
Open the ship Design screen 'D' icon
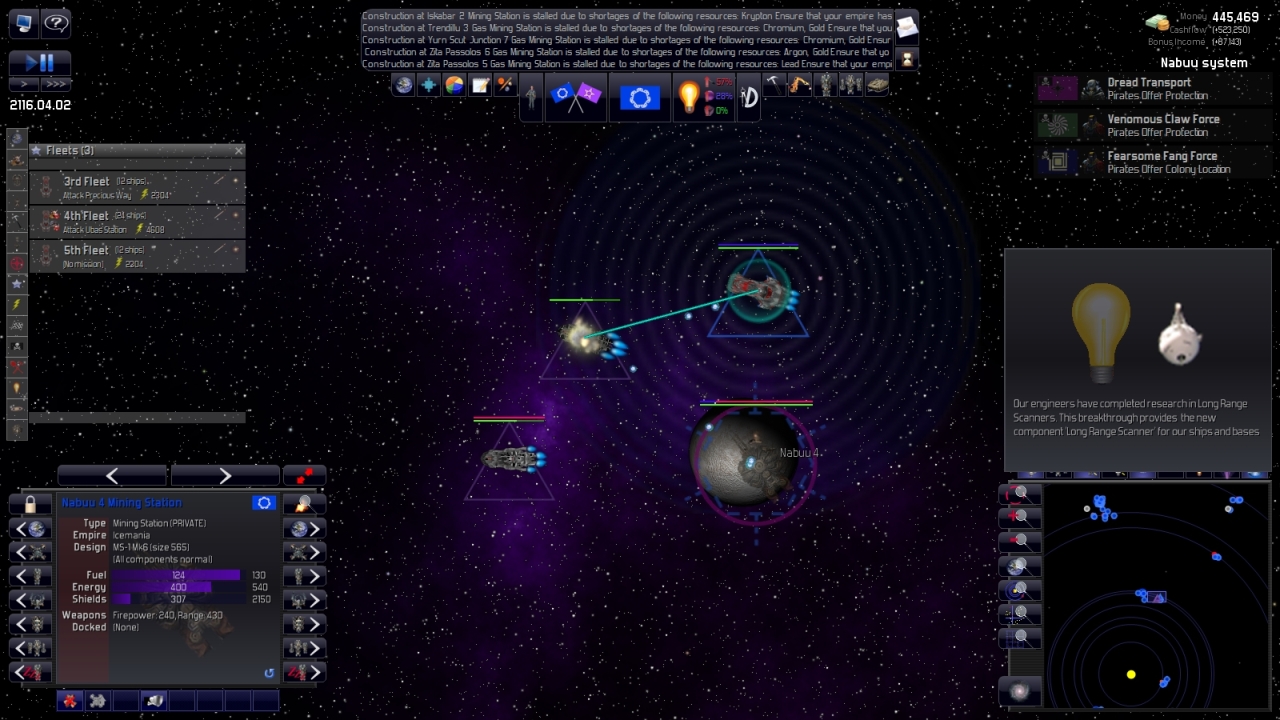tap(749, 96)
